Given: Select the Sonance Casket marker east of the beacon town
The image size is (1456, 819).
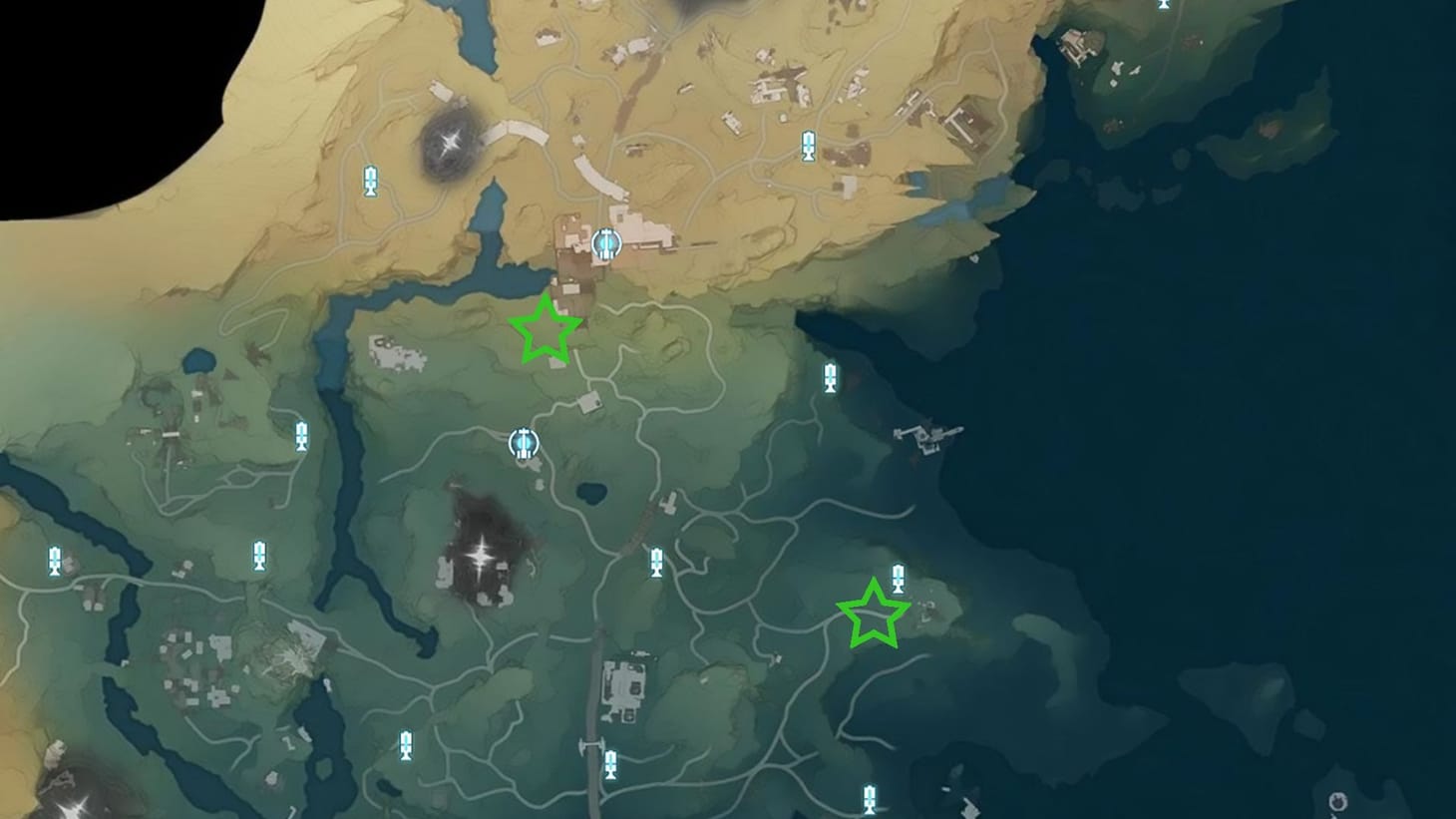Looking at the screenshot, I should pos(831,377).
